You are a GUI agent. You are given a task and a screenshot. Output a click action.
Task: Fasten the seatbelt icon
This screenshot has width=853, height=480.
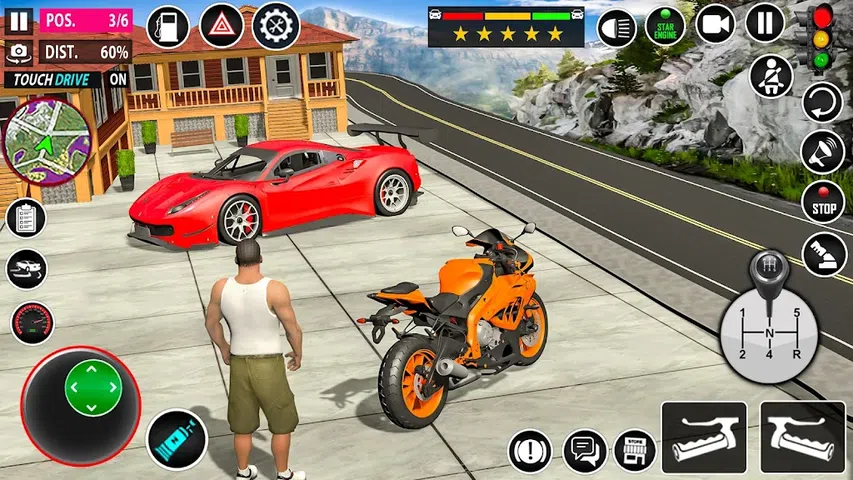click(770, 76)
